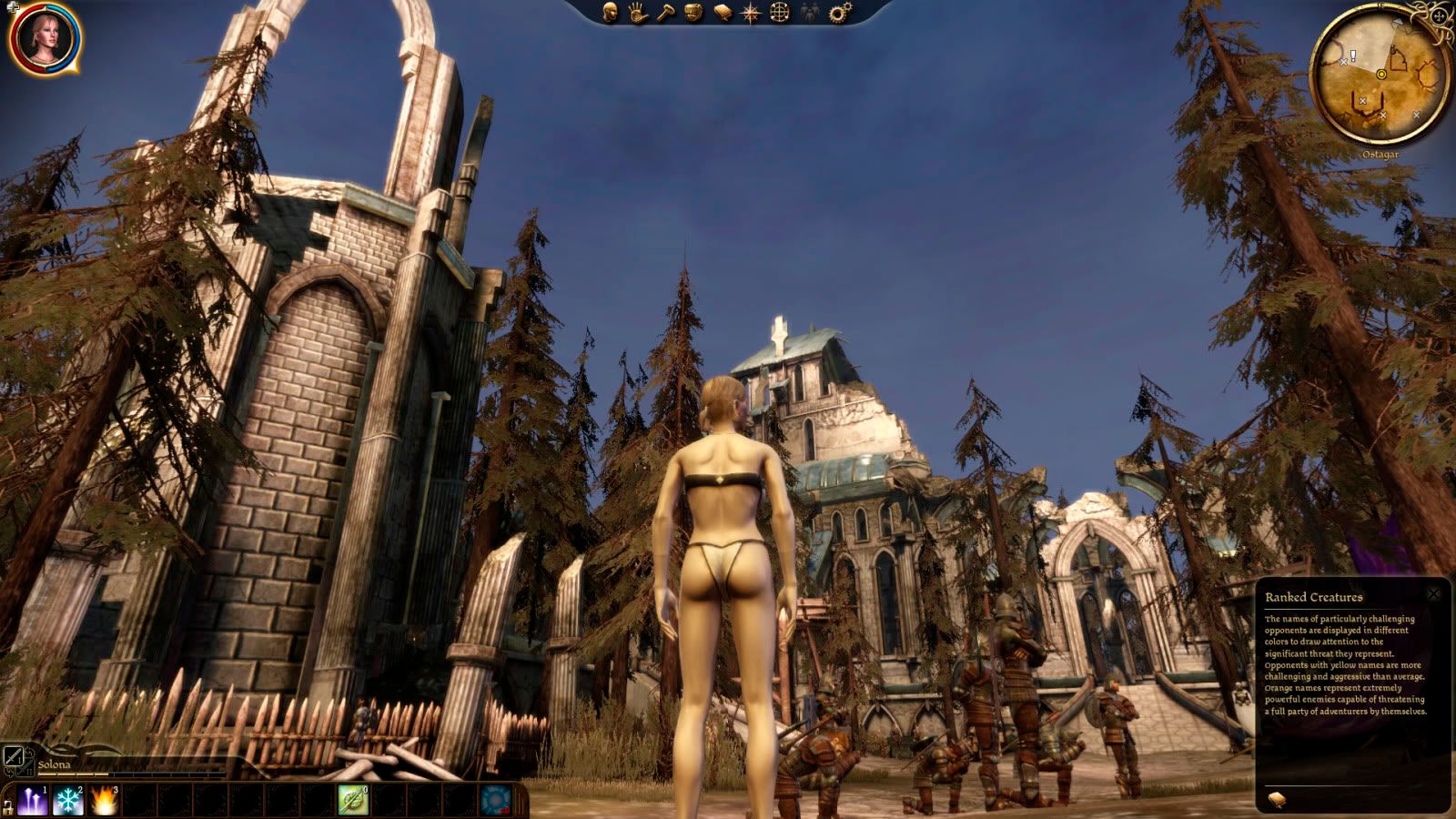Open the character record head icon

[x=610, y=13]
